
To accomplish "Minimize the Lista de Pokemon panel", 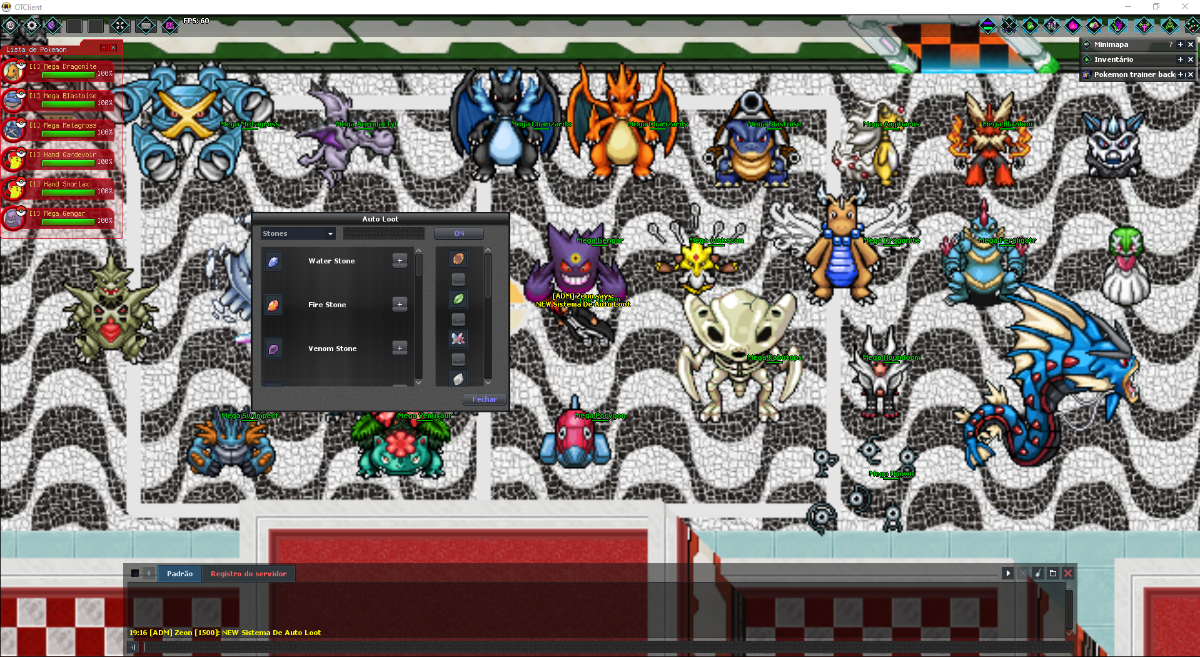I will [x=103, y=47].
